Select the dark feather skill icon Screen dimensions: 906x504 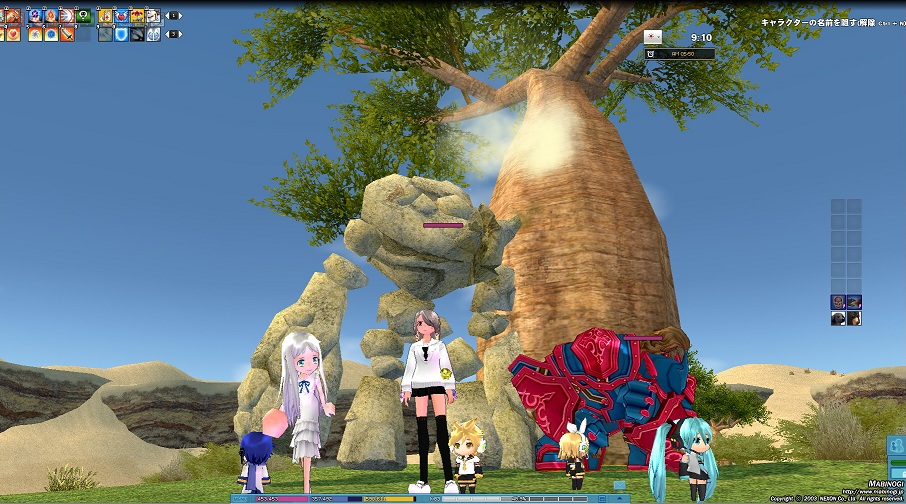coord(137,34)
